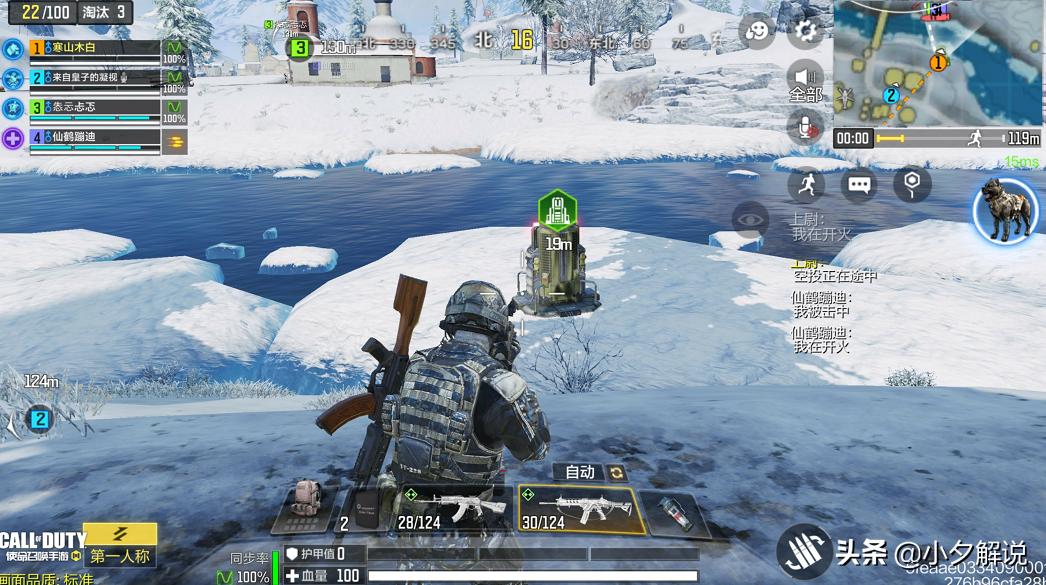Toggle the microphone button
The width and height of the screenshot is (1046, 585).
click(x=805, y=126)
